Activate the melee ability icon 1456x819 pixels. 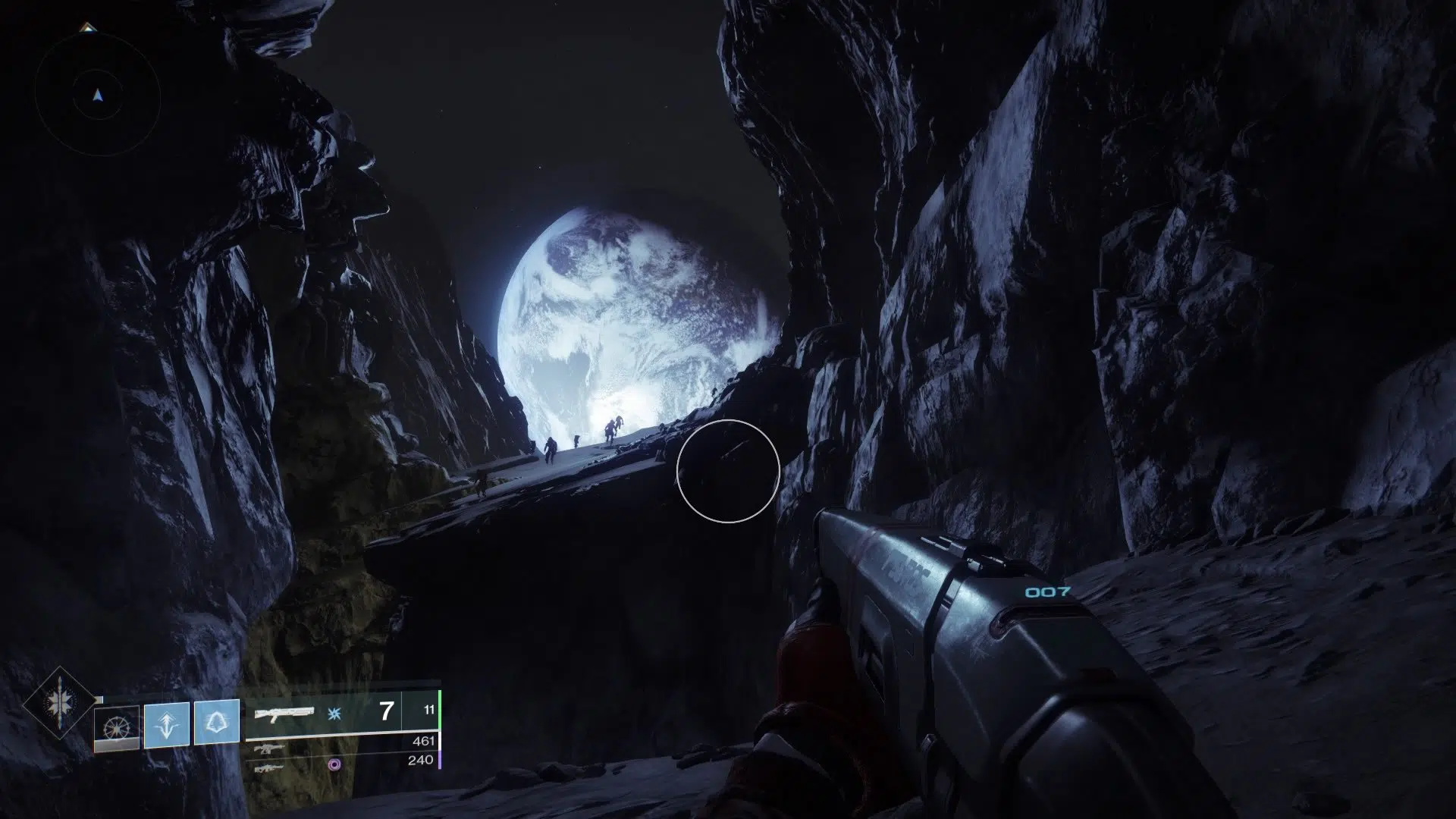click(x=166, y=726)
